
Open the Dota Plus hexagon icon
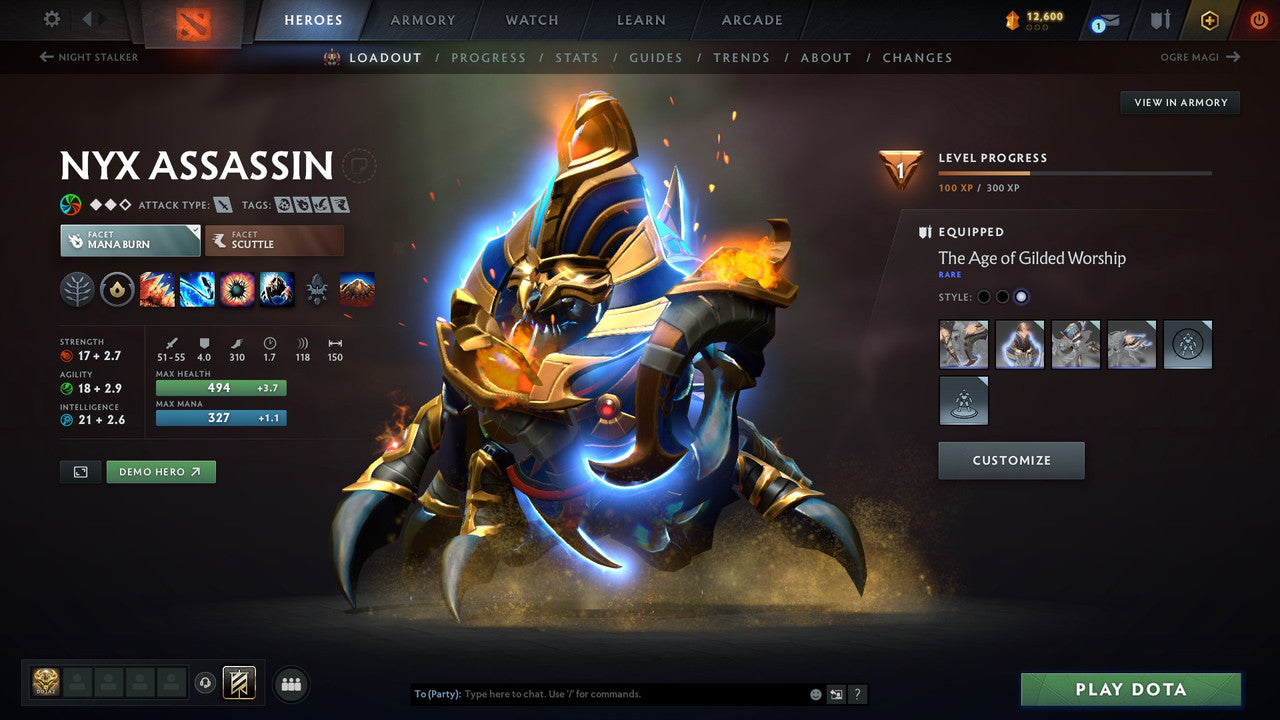(1210, 19)
